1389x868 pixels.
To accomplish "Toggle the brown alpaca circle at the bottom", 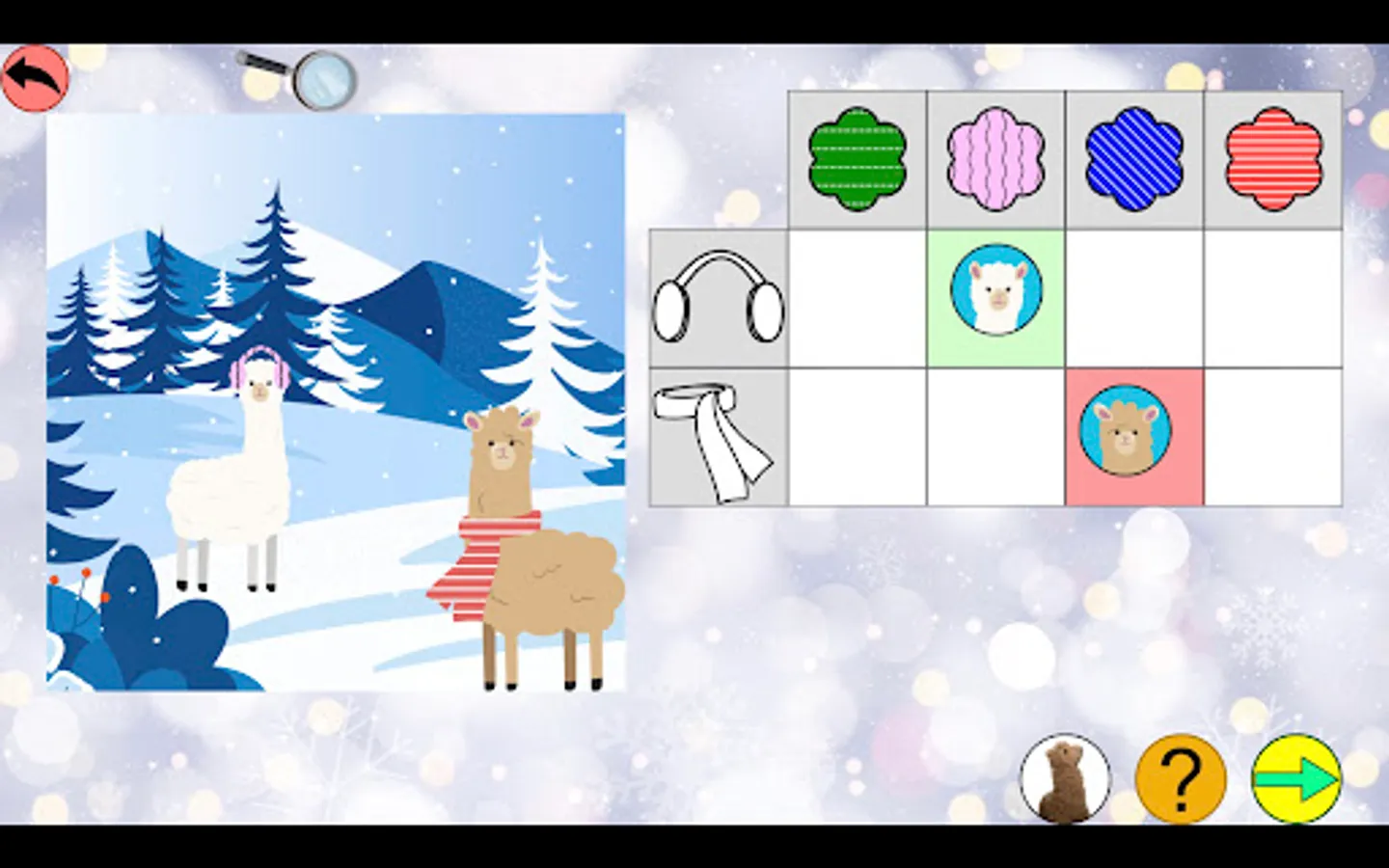I will (1065, 779).
